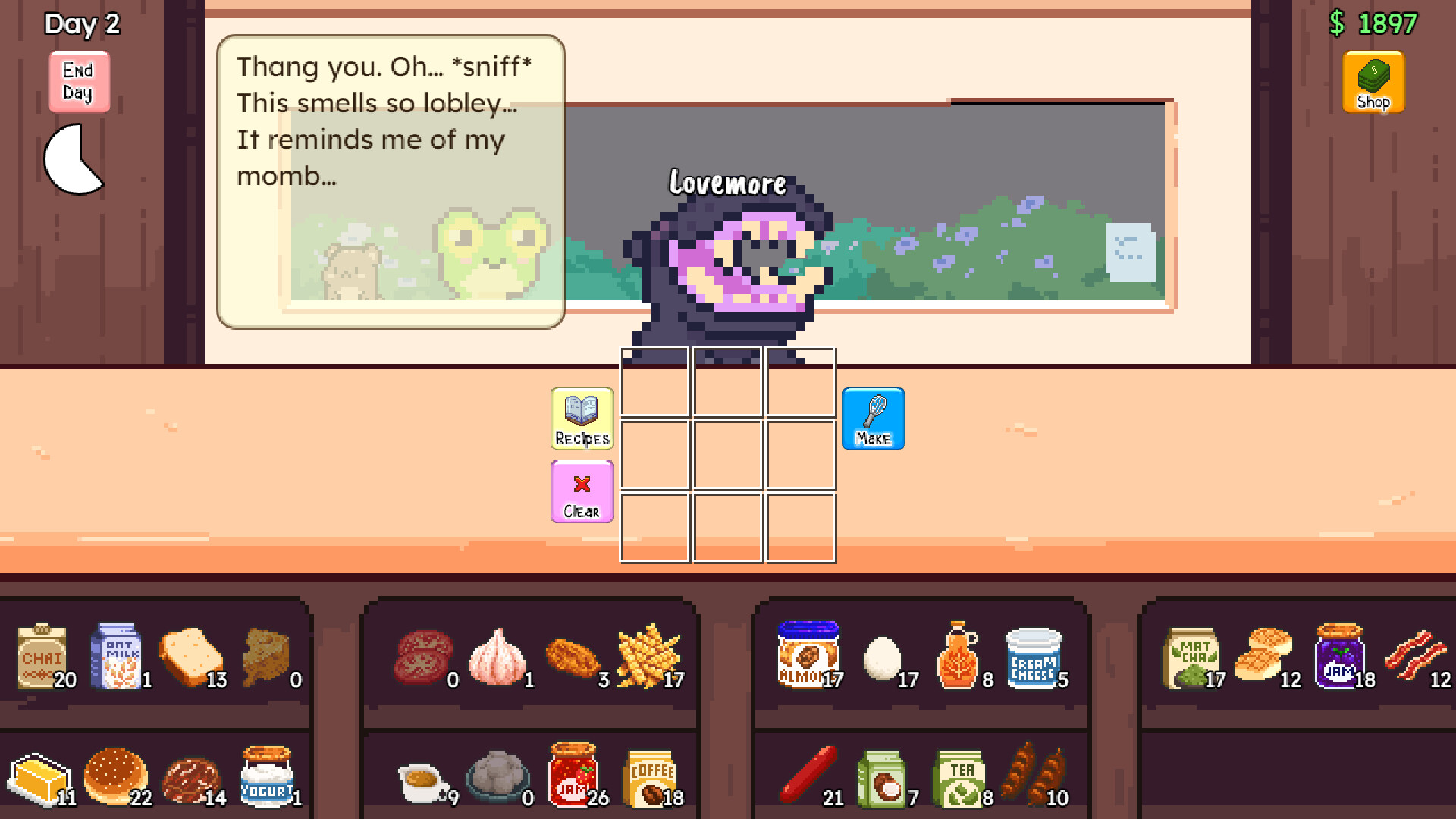The height and width of the screenshot is (819, 1456).
Task: Select the Matcha powder bag
Action: coord(1194,655)
